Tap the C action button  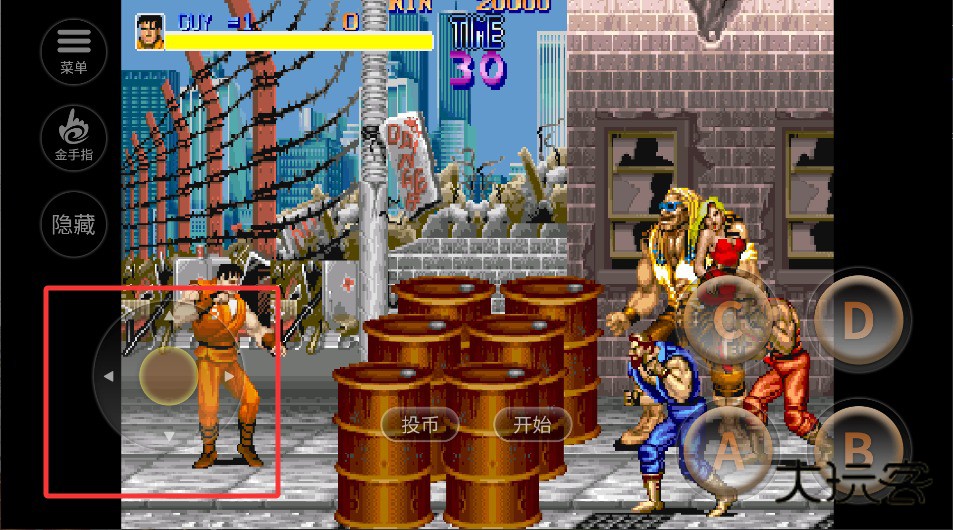(x=729, y=320)
